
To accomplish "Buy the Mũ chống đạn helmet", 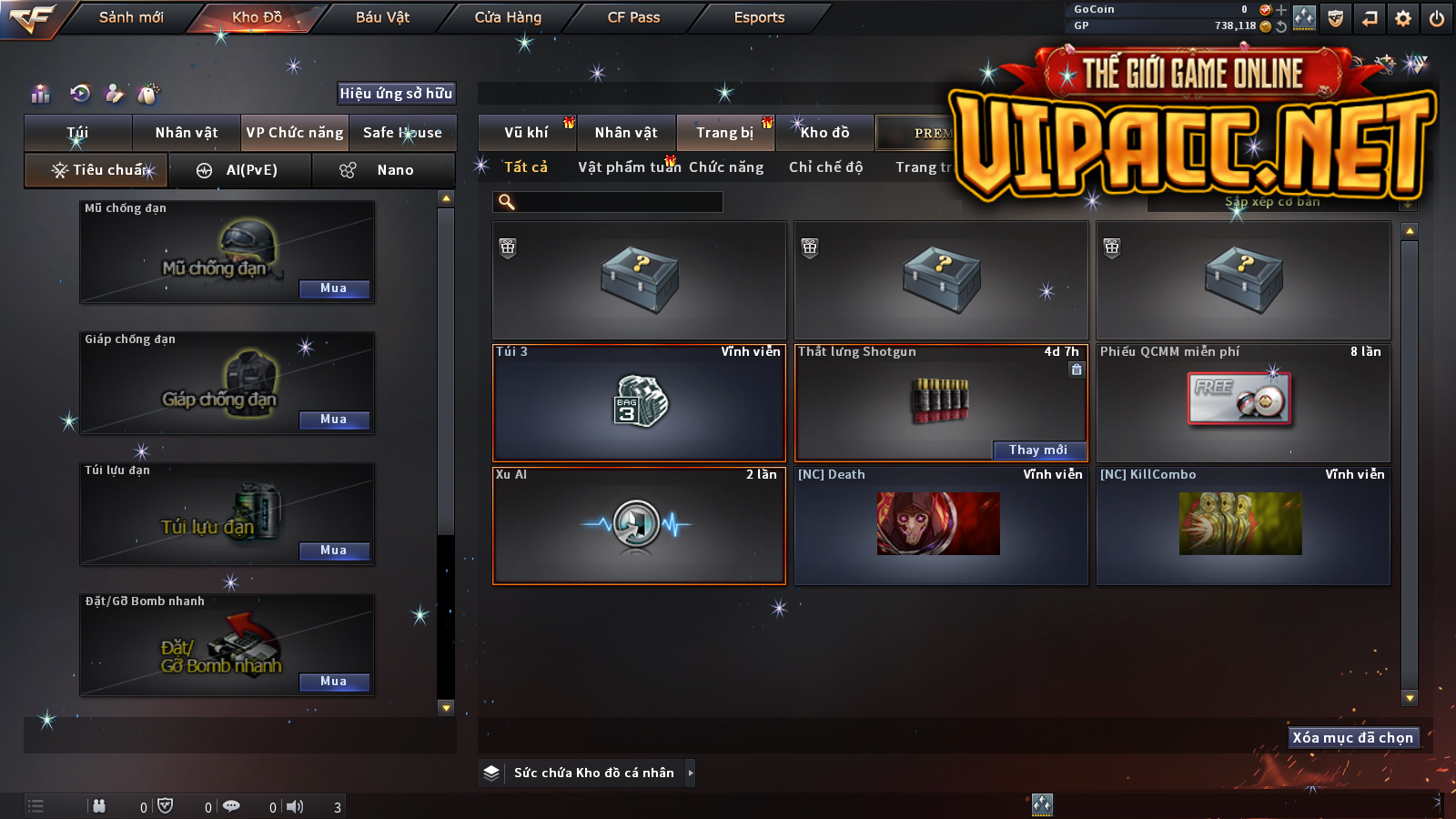I will 334,288.
